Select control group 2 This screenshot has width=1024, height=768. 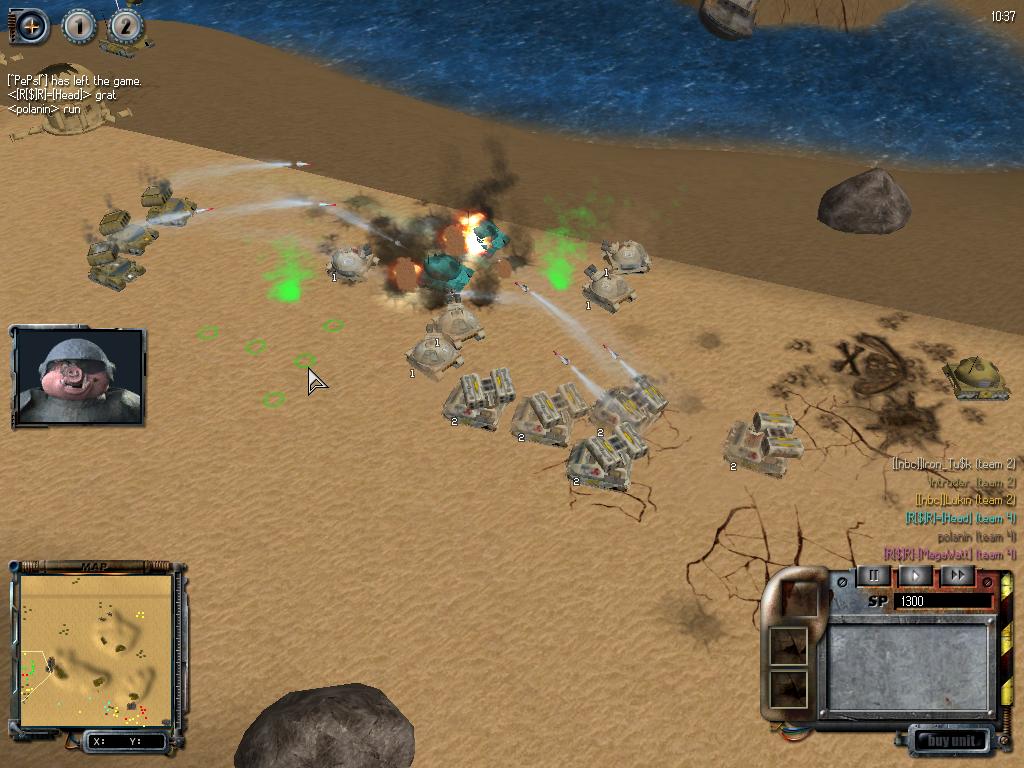[126, 26]
